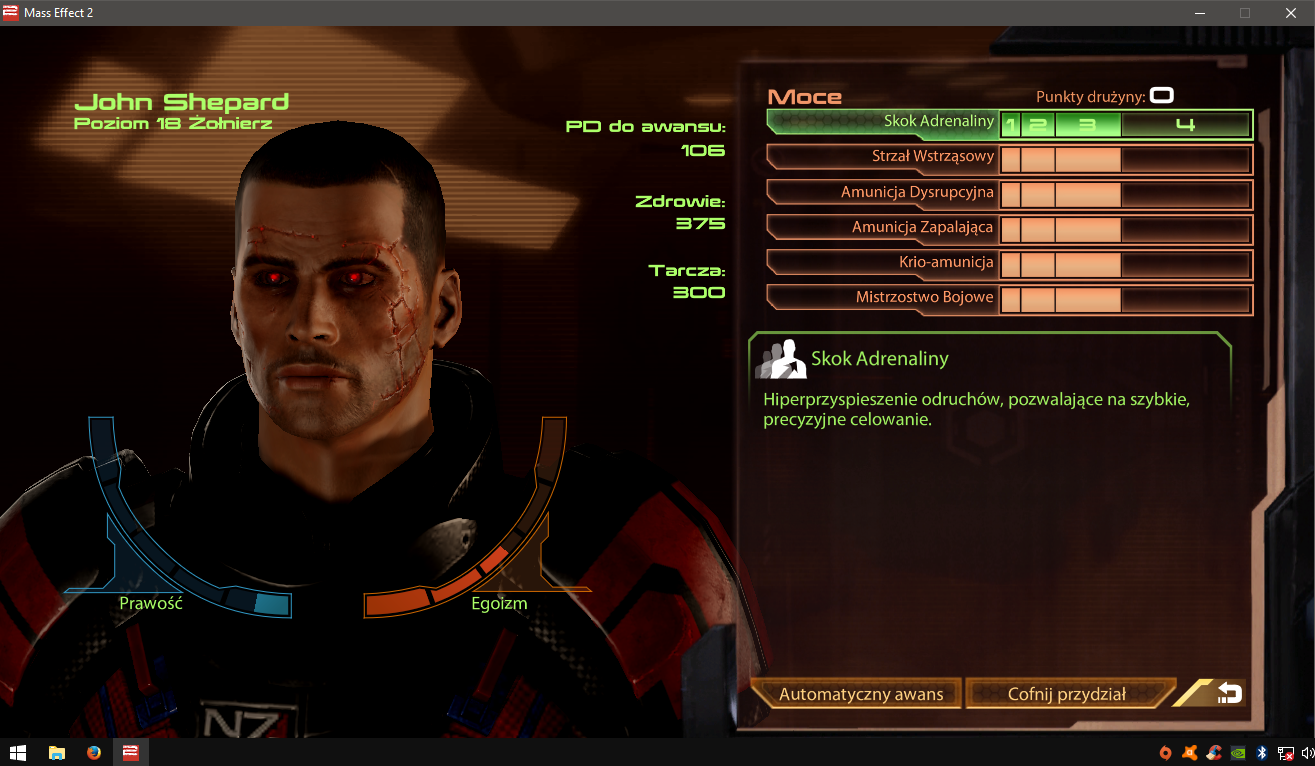The height and width of the screenshot is (766, 1315).
Task: Allocate rank 1 of Strzał Wstrząsowy
Action: (1013, 159)
